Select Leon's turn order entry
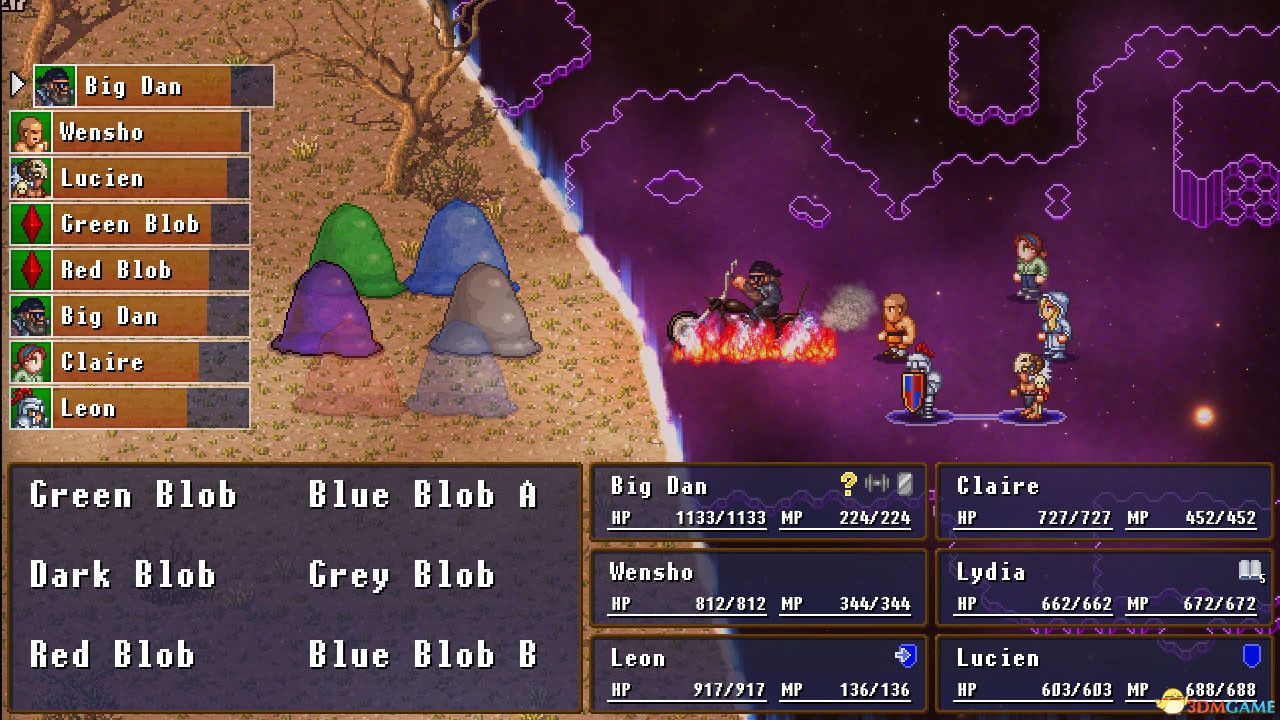 click(129, 408)
